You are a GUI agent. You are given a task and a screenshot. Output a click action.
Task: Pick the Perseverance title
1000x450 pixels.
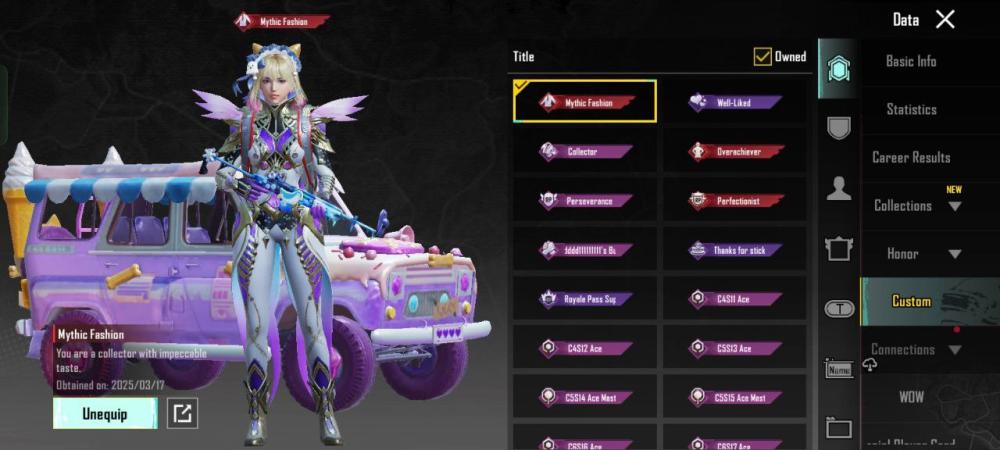(585, 200)
